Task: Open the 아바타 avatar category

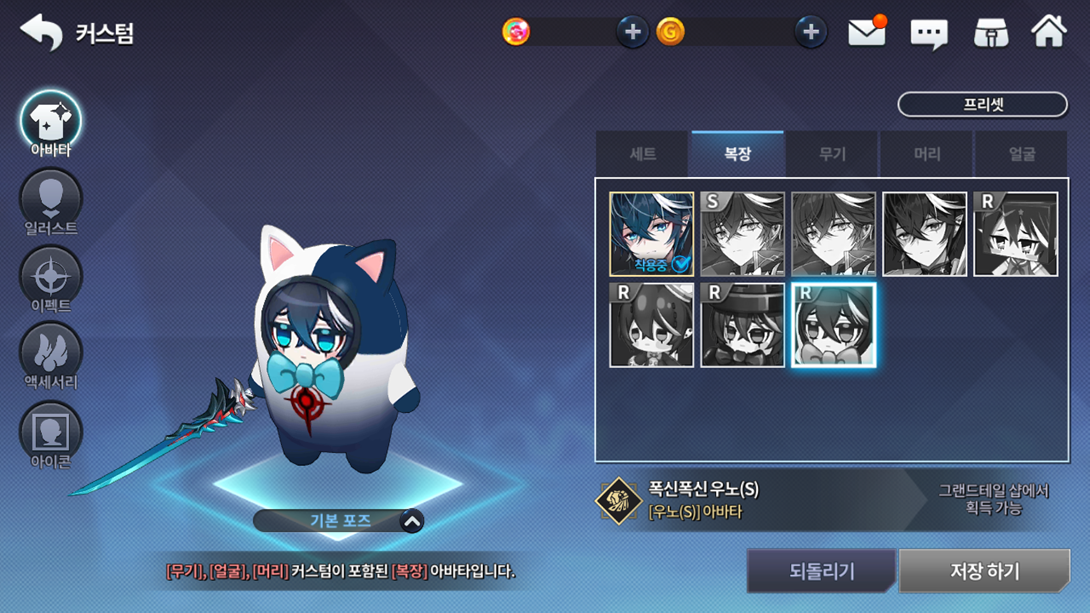Action: click(51, 123)
